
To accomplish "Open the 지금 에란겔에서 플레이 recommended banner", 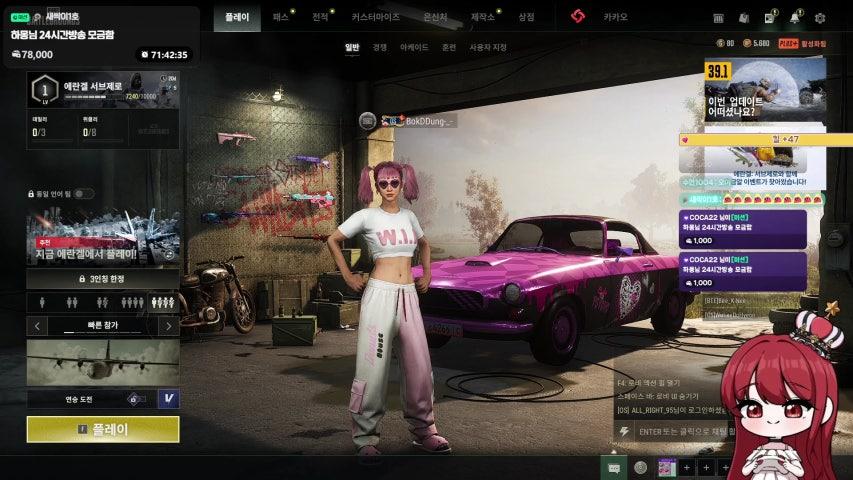I will [103, 238].
